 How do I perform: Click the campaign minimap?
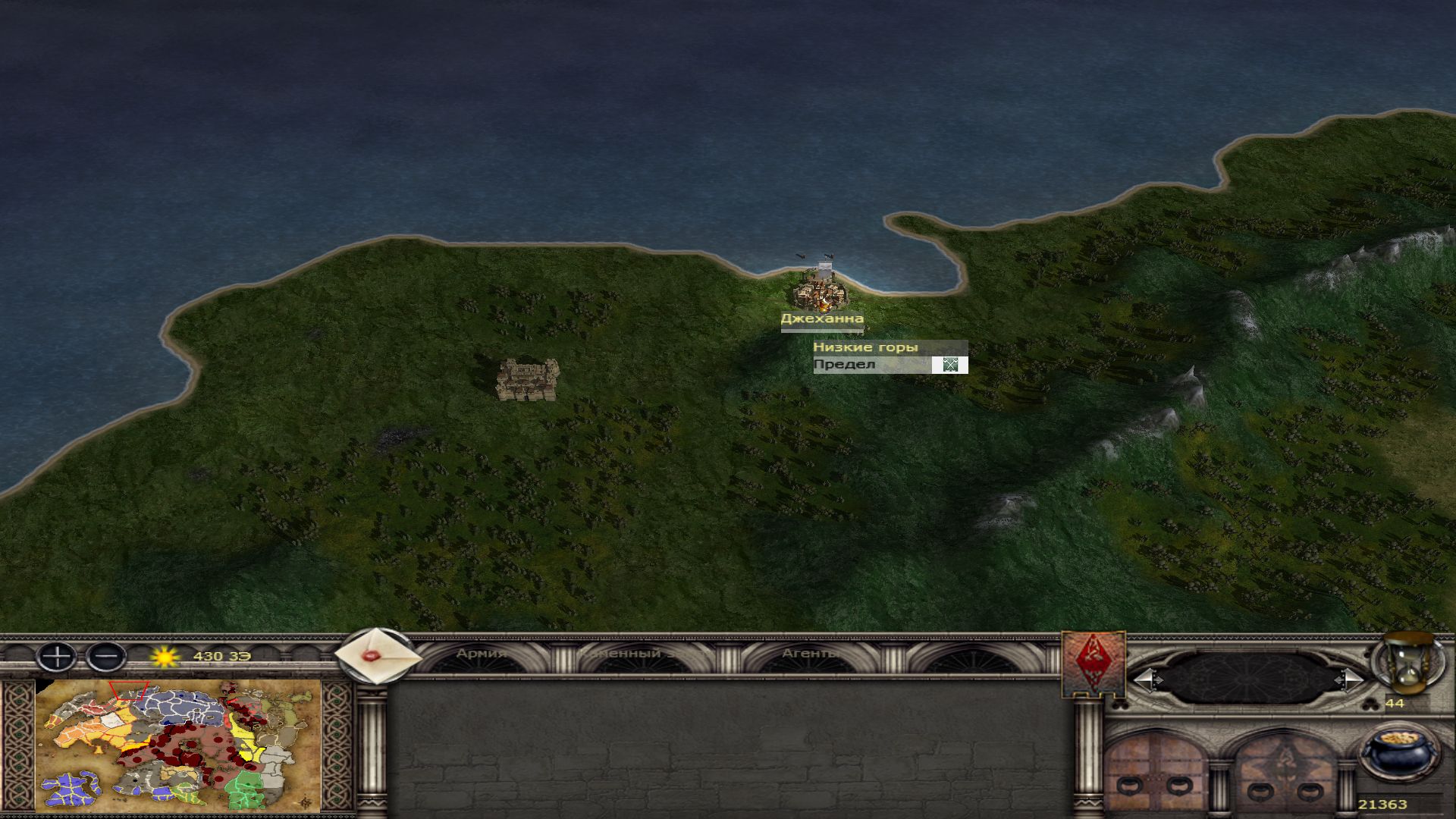[178, 746]
